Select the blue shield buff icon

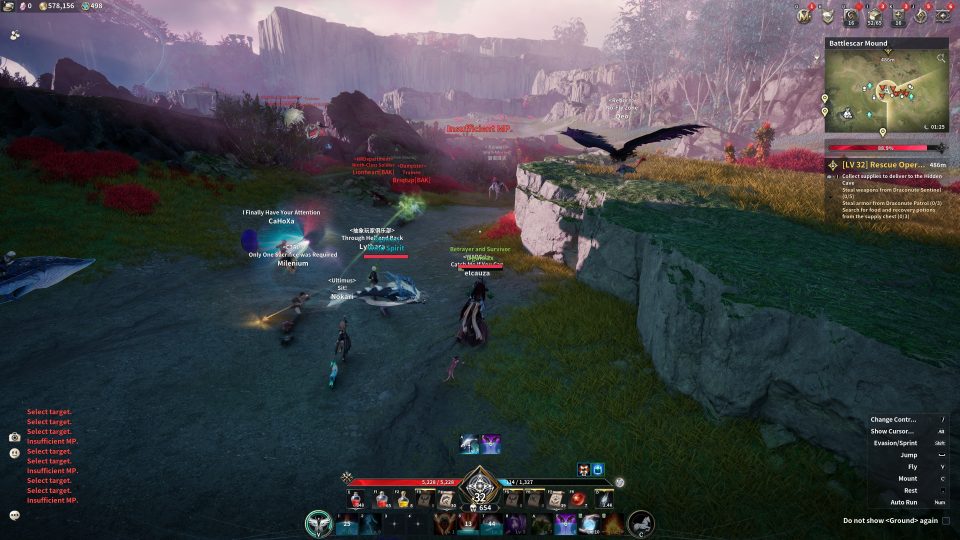(x=599, y=469)
